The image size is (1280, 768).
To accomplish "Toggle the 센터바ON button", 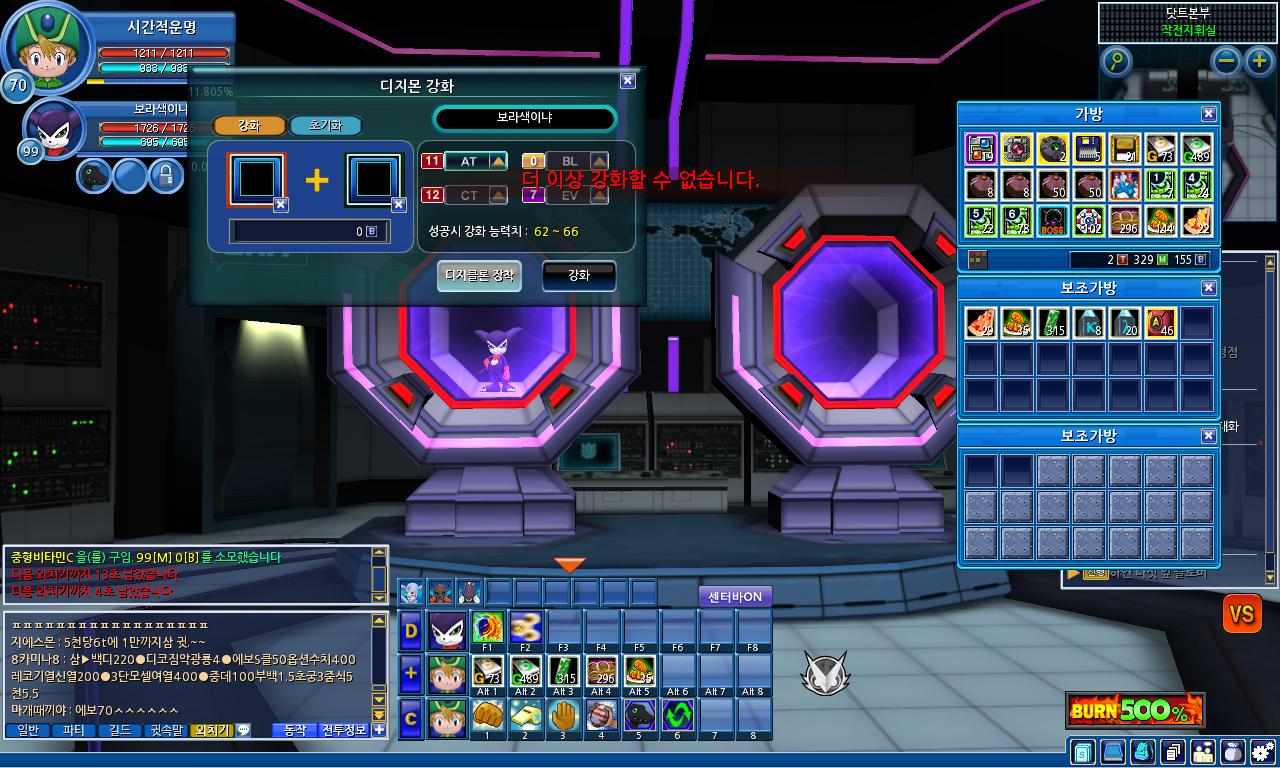I will 735,597.
